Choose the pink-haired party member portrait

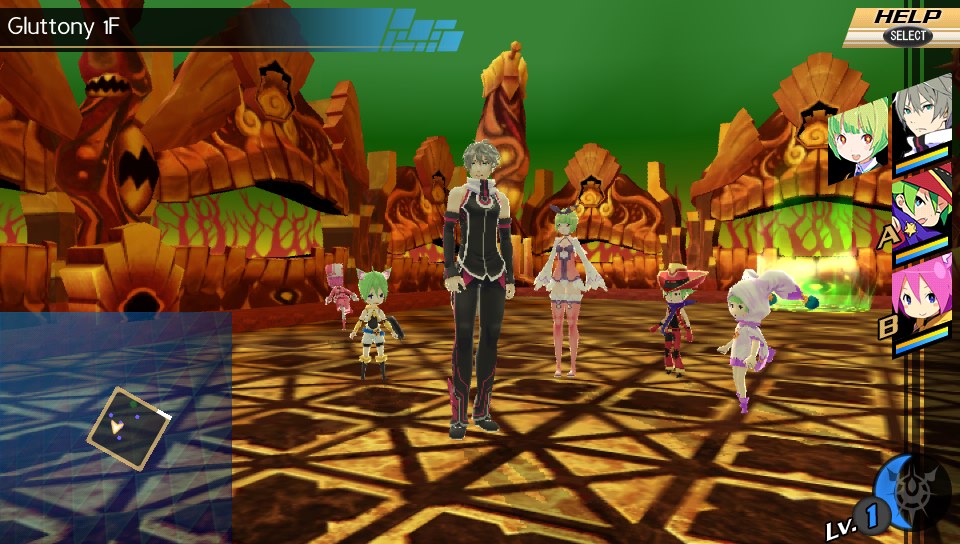(x=924, y=297)
